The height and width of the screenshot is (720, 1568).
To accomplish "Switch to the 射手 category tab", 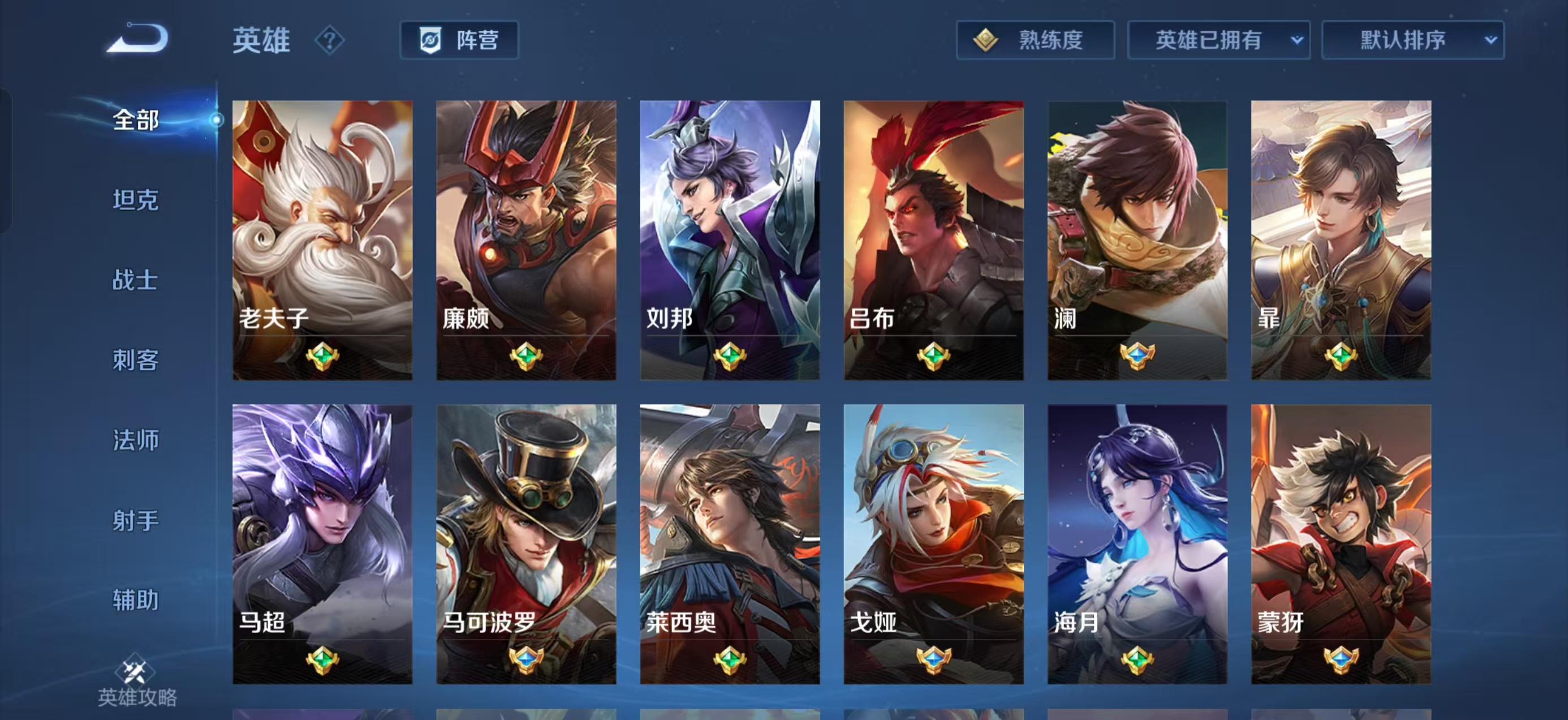I will (135, 521).
